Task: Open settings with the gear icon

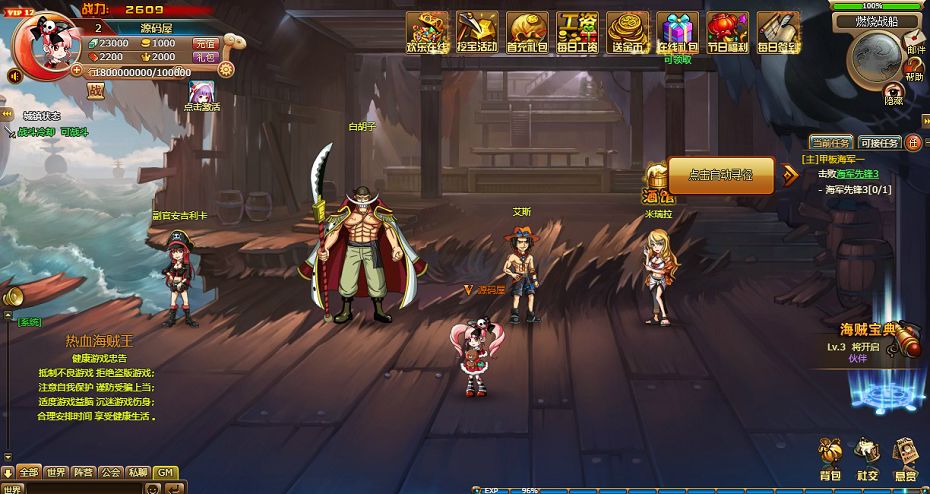Action: pyautogui.click(x=226, y=69)
